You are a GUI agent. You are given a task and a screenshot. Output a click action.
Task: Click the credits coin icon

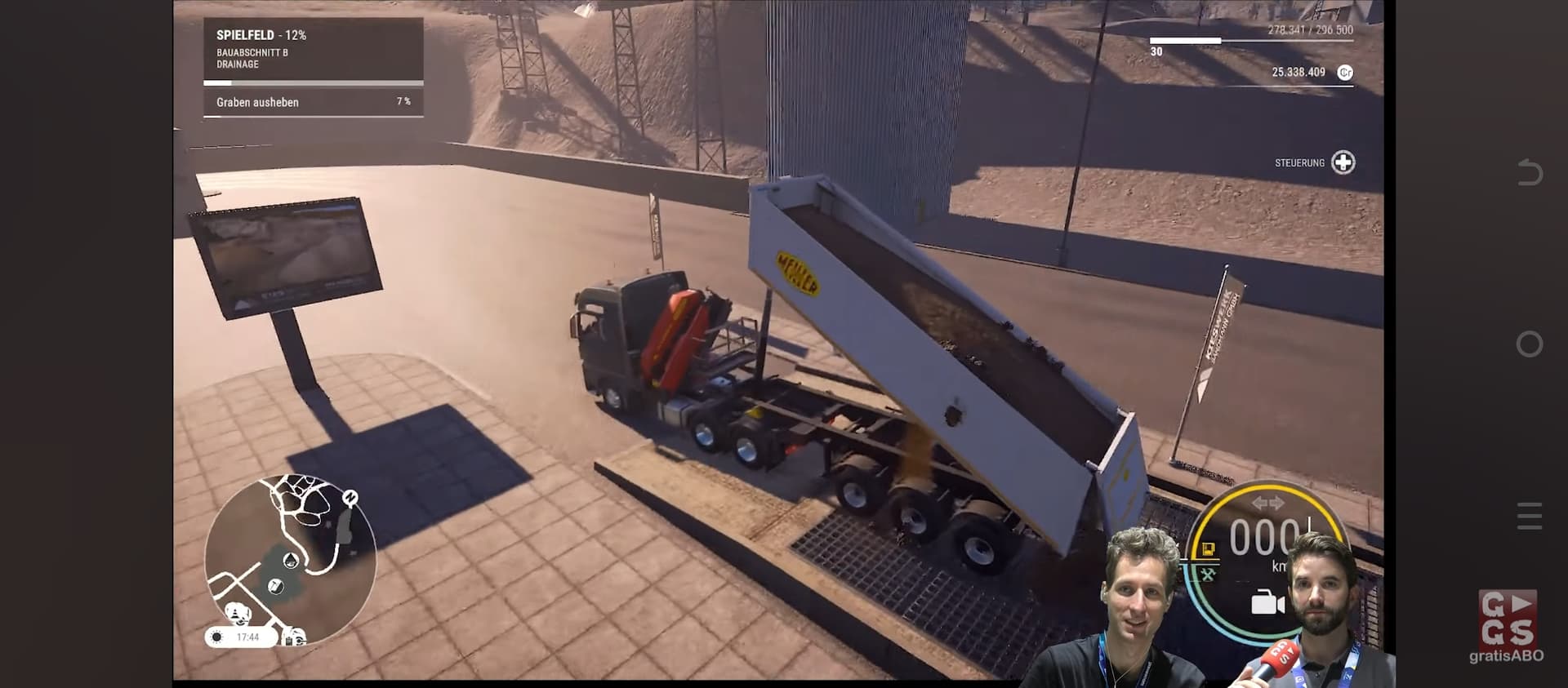click(1345, 73)
